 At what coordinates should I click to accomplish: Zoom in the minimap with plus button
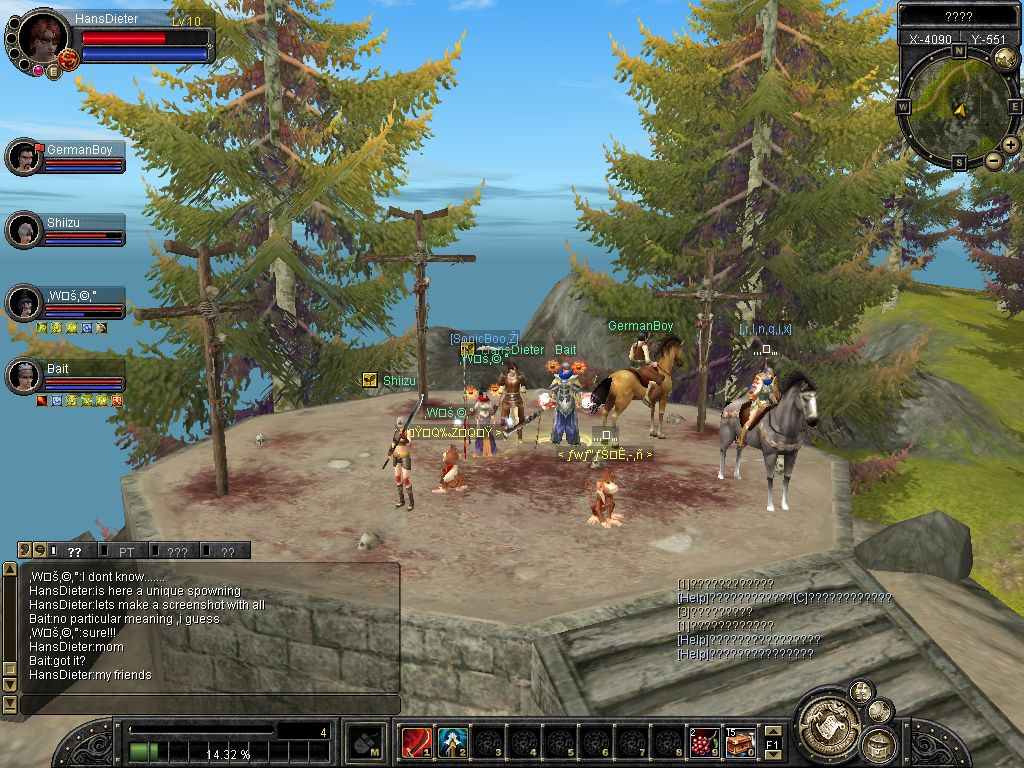click(1011, 145)
